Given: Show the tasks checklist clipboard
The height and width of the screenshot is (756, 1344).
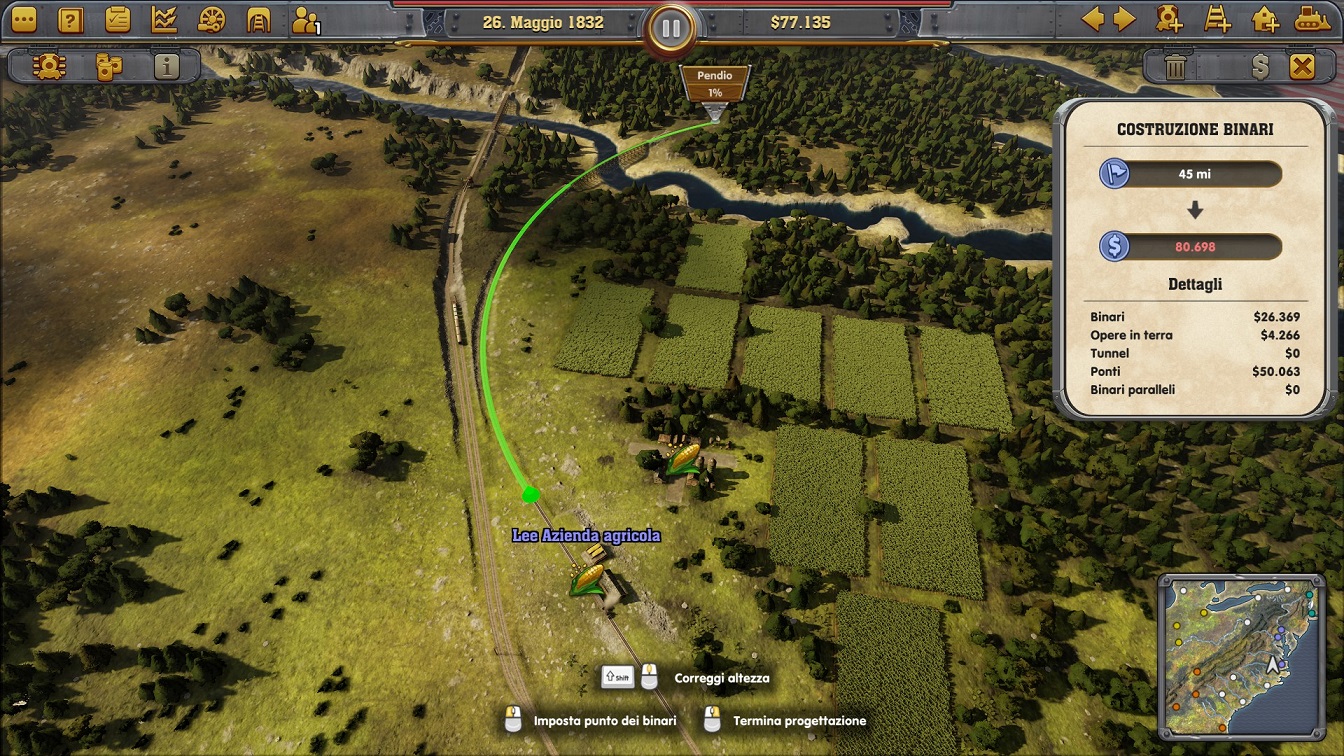Looking at the screenshot, I should pyautogui.click(x=117, y=19).
